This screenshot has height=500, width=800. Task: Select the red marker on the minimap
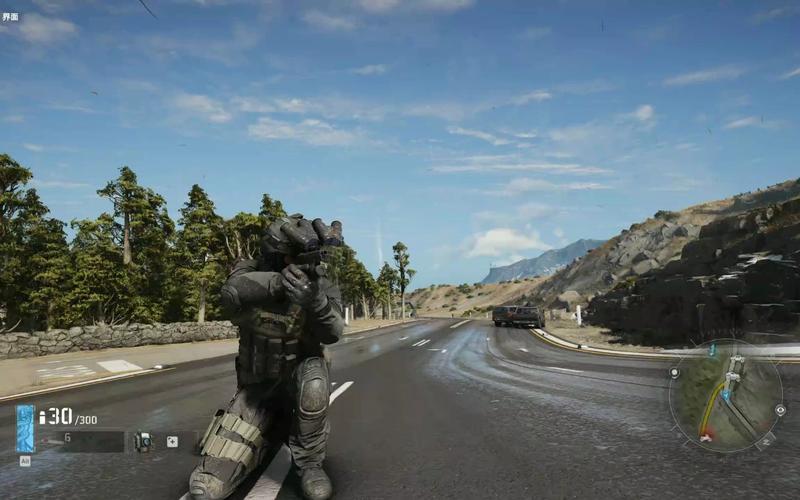706,436
